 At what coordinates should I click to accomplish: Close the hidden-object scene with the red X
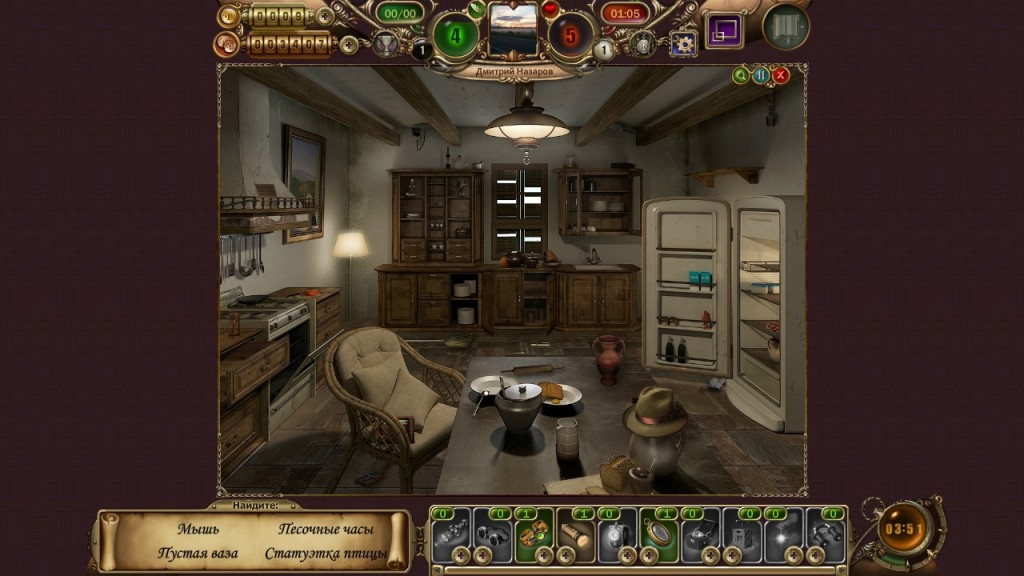781,75
